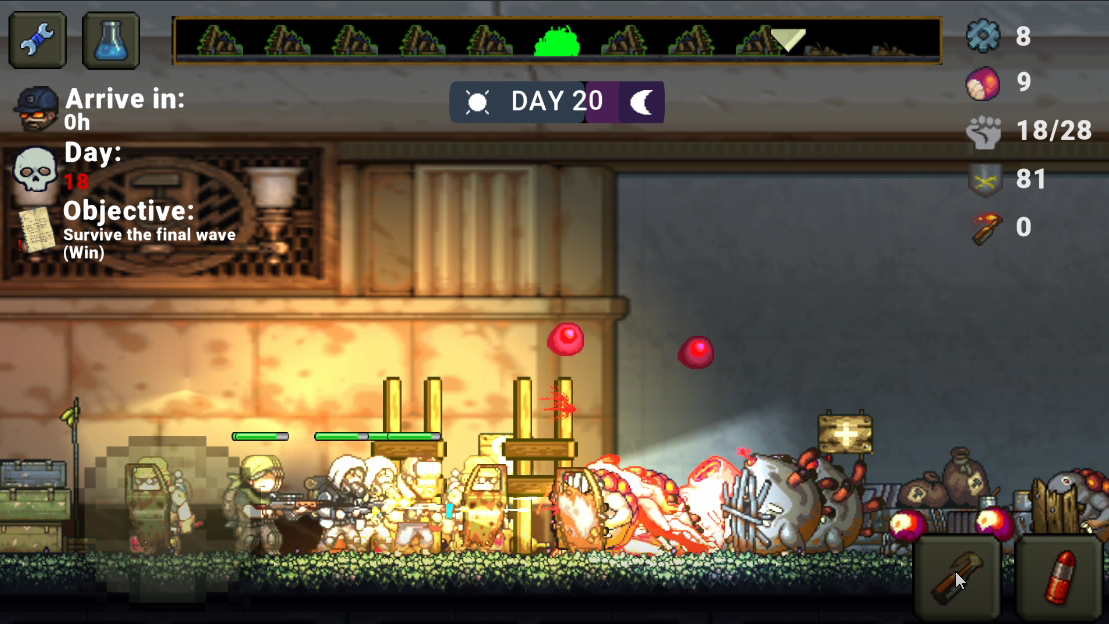Click the white triangle timeline pointer
Viewport: 1109px width, 624px height.
point(788,40)
